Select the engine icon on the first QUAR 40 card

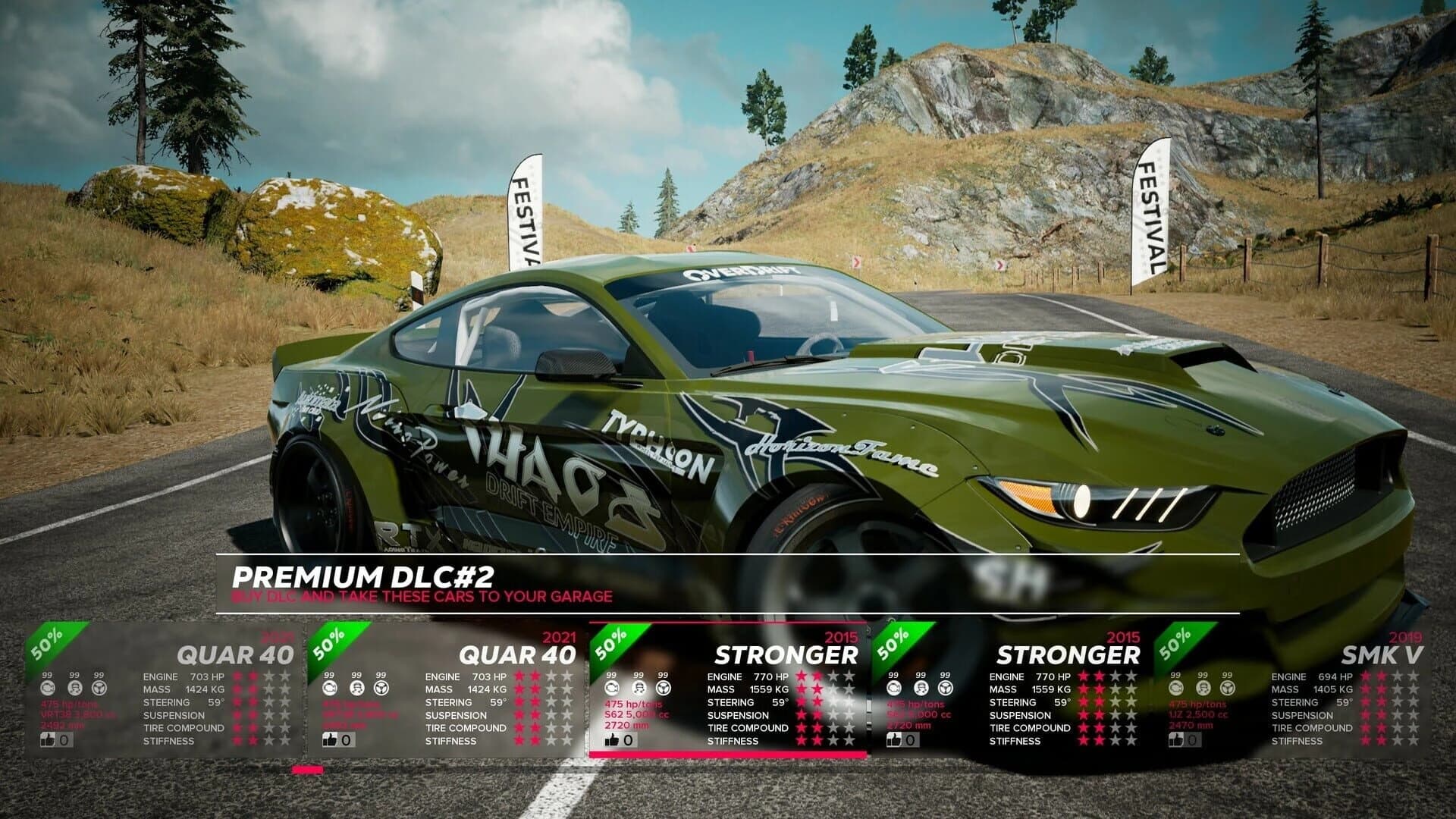point(48,688)
